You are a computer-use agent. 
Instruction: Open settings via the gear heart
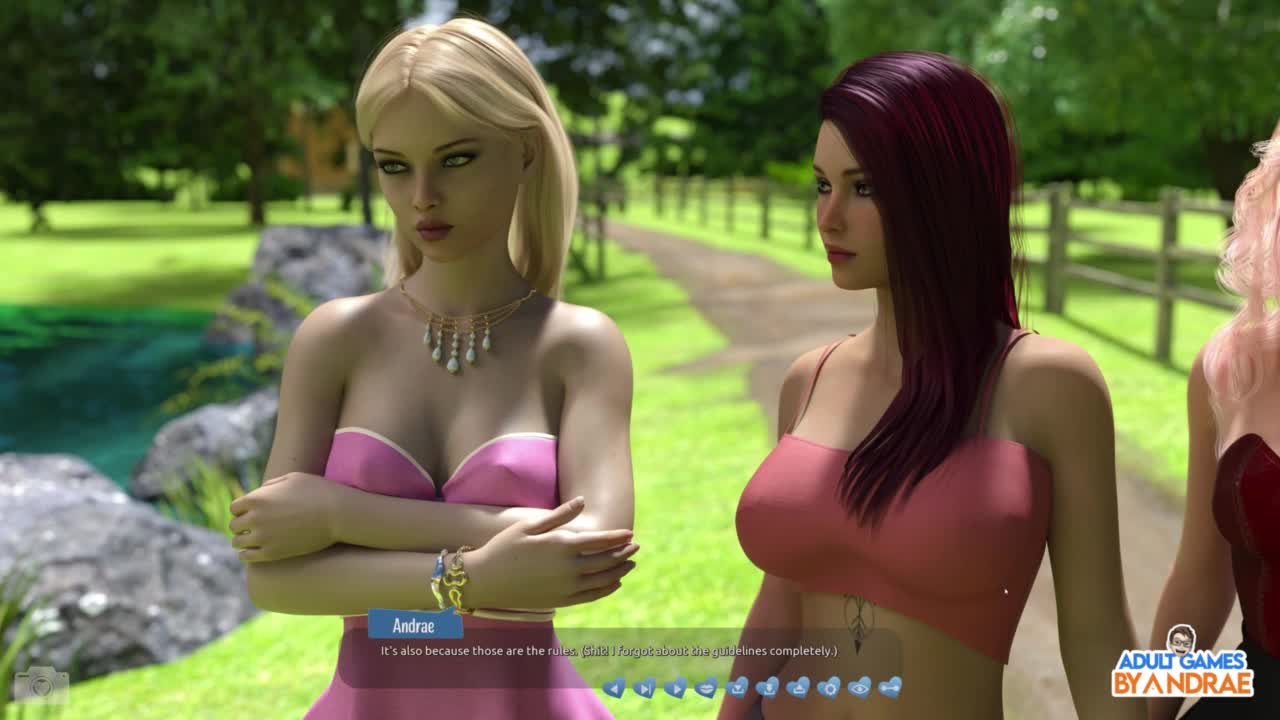829,687
